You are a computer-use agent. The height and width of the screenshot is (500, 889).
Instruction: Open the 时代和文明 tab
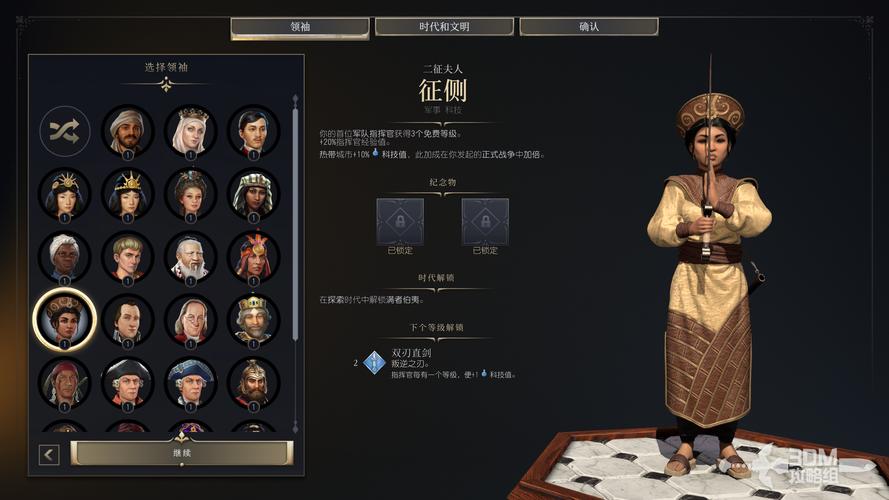(444, 27)
